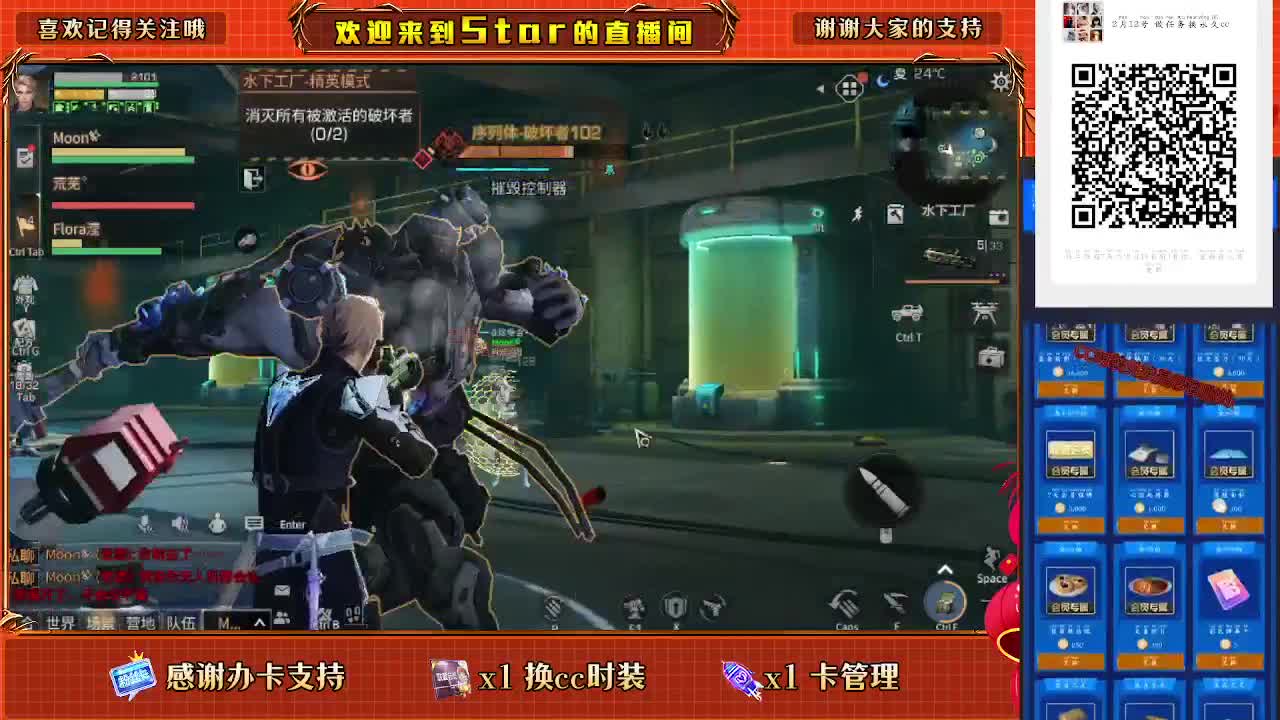The height and width of the screenshot is (720, 1280).
Task: Switch chat to the 队伍 tab
Action: pyautogui.click(x=182, y=622)
